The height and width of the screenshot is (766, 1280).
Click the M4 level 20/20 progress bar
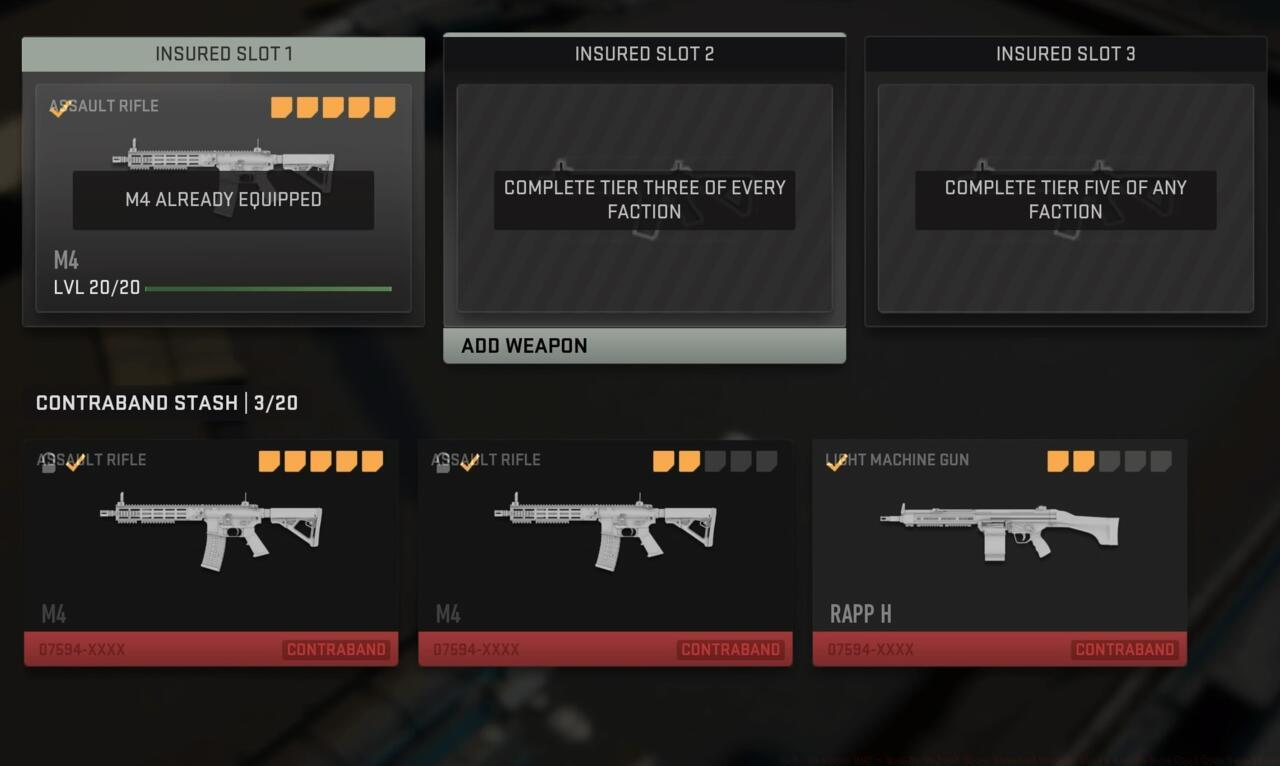point(268,289)
